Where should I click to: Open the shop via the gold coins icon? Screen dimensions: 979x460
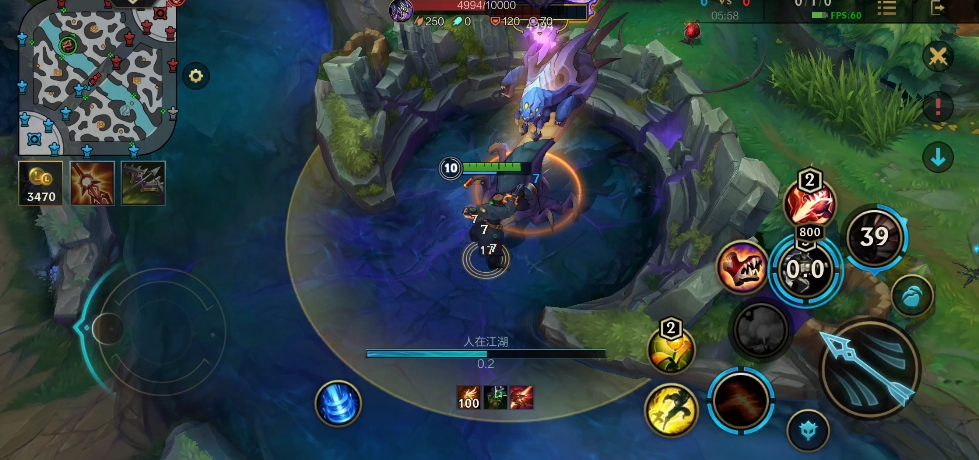coord(40,183)
